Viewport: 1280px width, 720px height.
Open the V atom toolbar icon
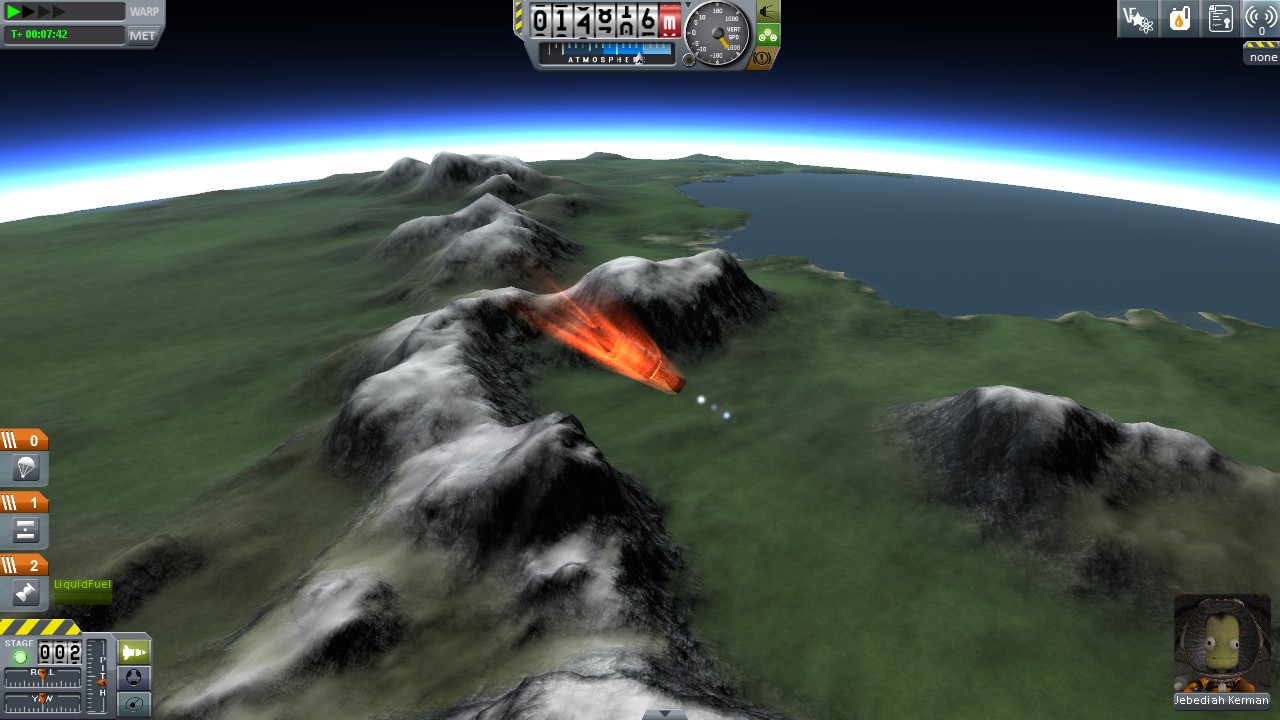[1137, 18]
